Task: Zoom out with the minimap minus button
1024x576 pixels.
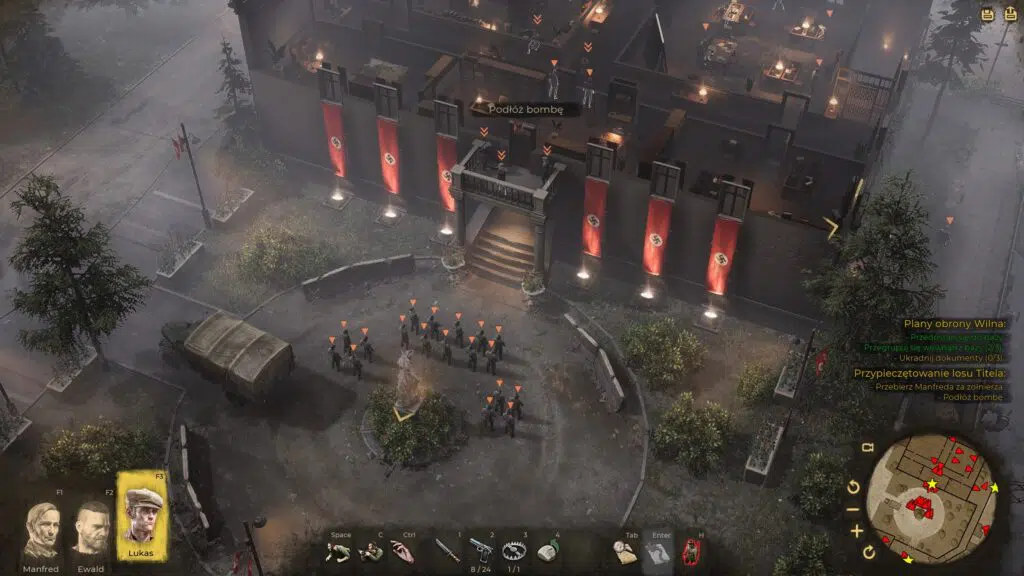Action: pyautogui.click(x=855, y=508)
